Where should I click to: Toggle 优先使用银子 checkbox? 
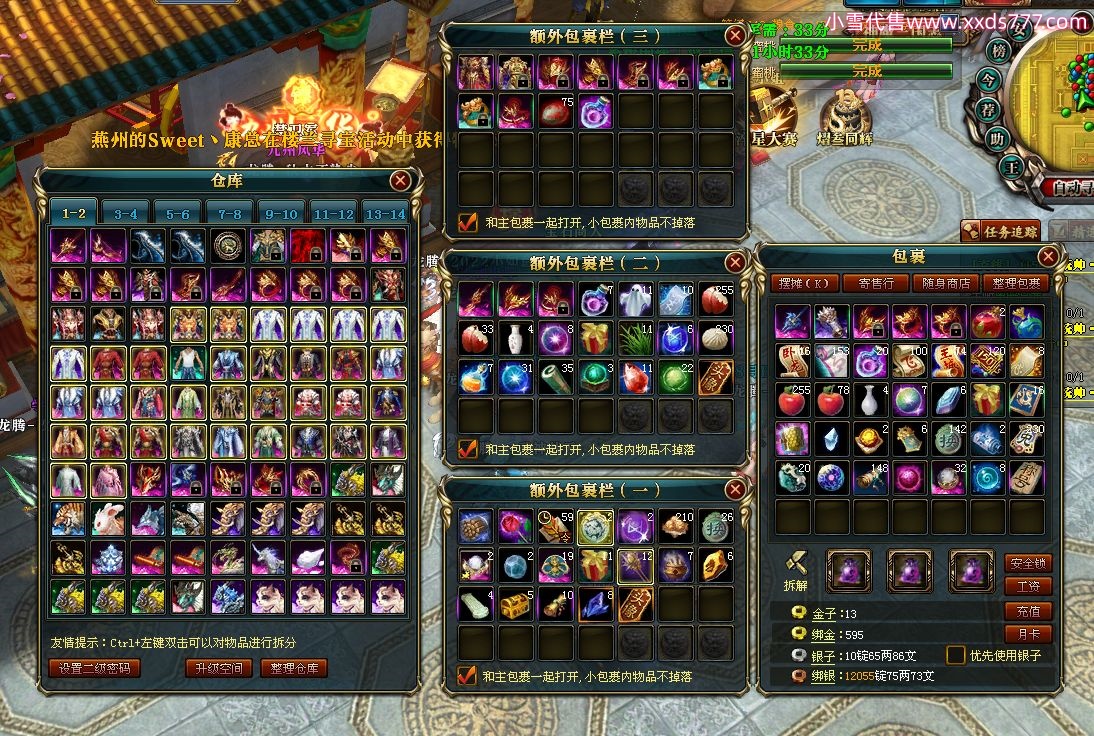(x=955, y=655)
